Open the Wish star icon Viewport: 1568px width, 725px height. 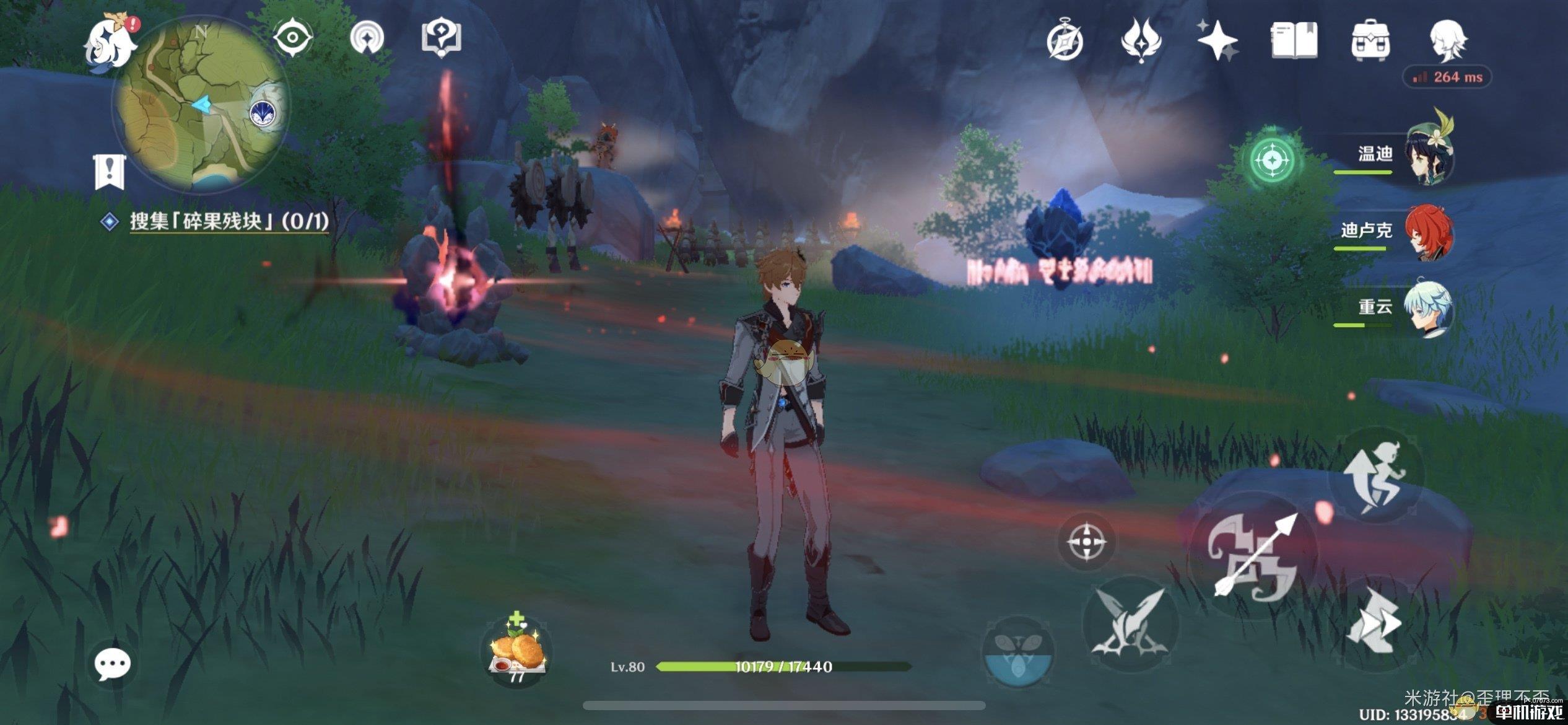point(1216,41)
